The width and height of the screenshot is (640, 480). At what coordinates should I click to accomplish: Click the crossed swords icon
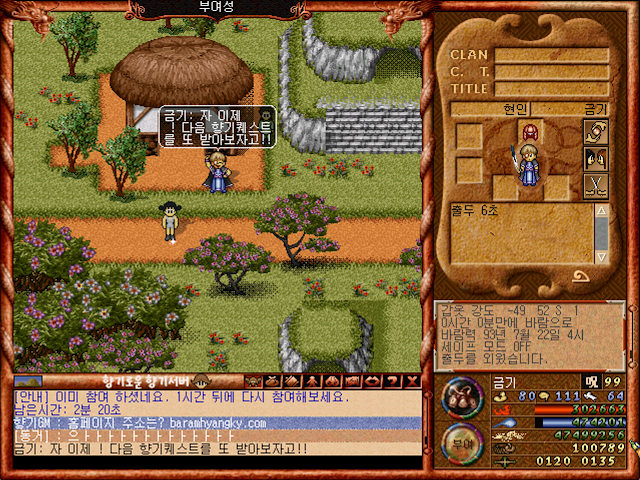click(x=596, y=185)
